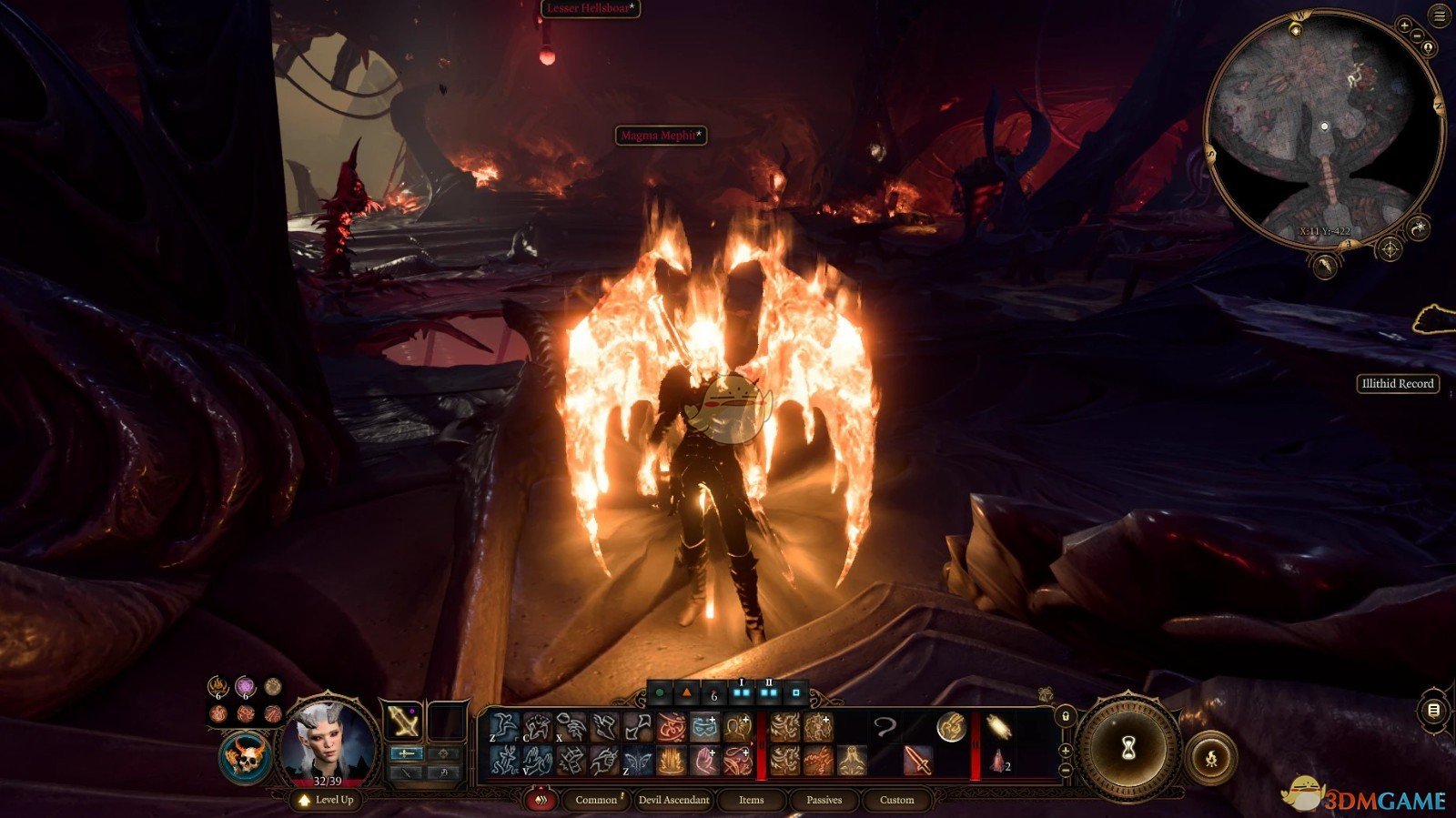Open the Custom hotbar tab
This screenshot has width=1456, height=818.
[x=896, y=800]
